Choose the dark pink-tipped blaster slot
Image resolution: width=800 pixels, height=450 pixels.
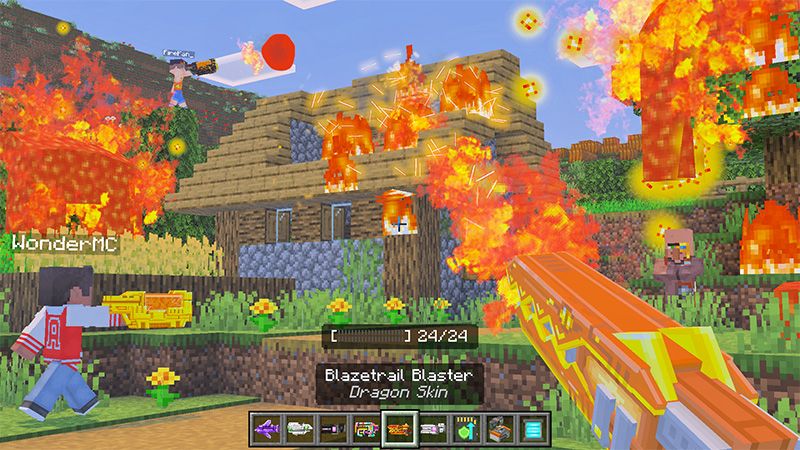pos(333,429)
